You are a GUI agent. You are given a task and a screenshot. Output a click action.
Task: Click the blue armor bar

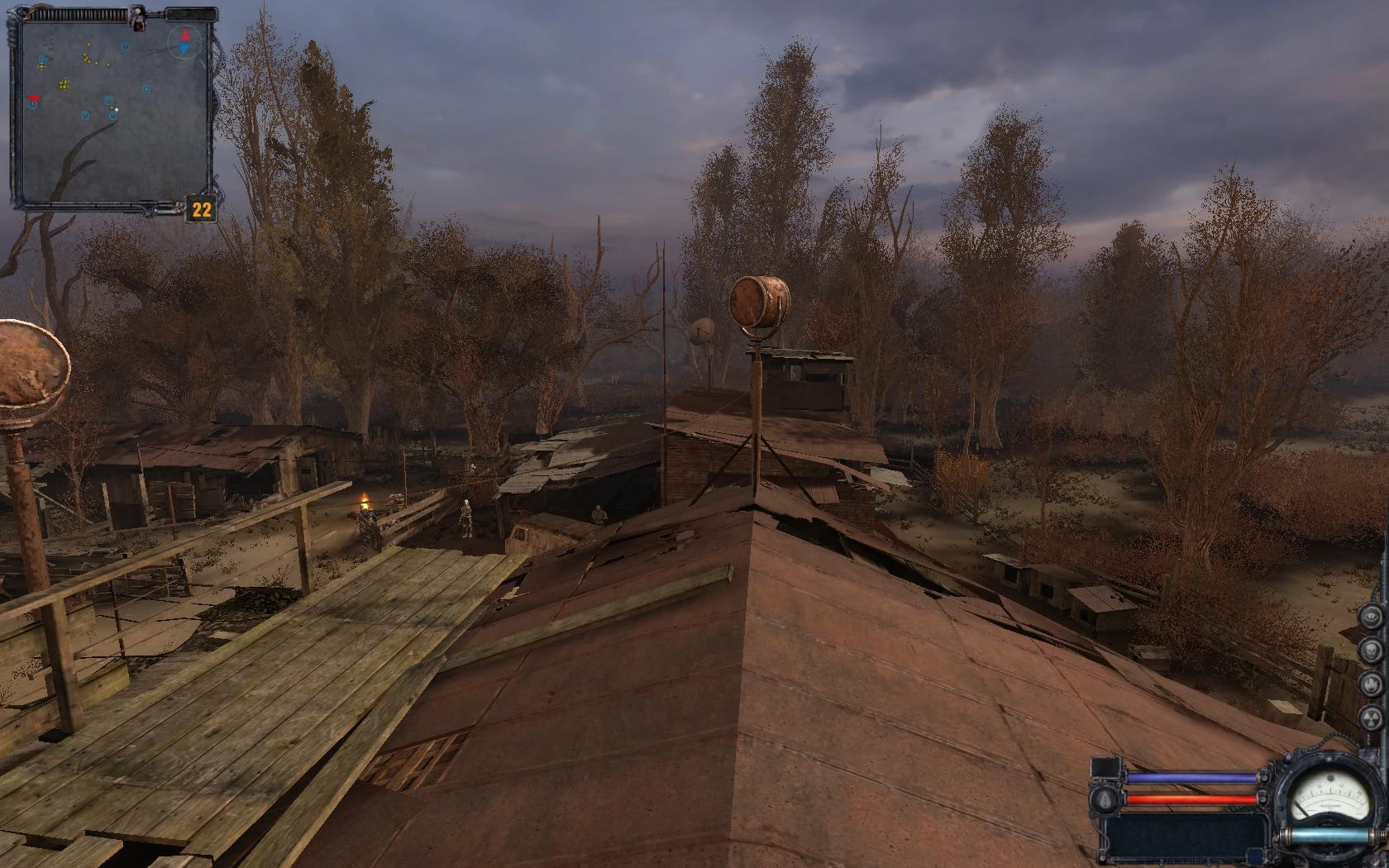(1191, 777)
